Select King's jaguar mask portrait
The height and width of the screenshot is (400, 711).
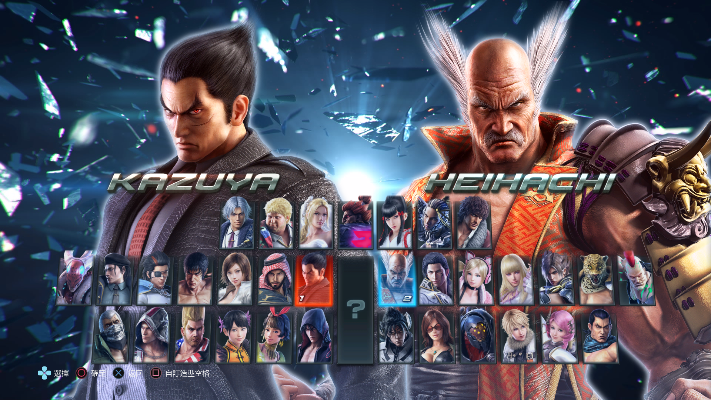pos(597,278)
